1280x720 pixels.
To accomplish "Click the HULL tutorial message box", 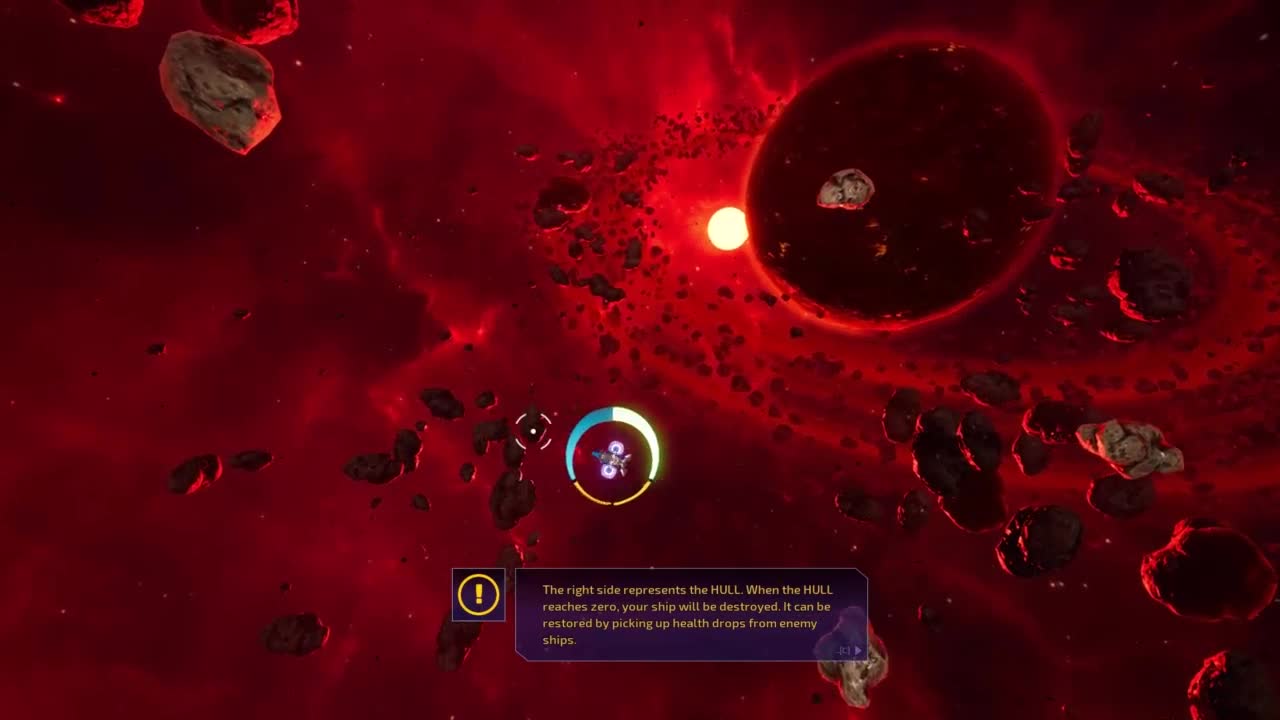I will [690, 614].
